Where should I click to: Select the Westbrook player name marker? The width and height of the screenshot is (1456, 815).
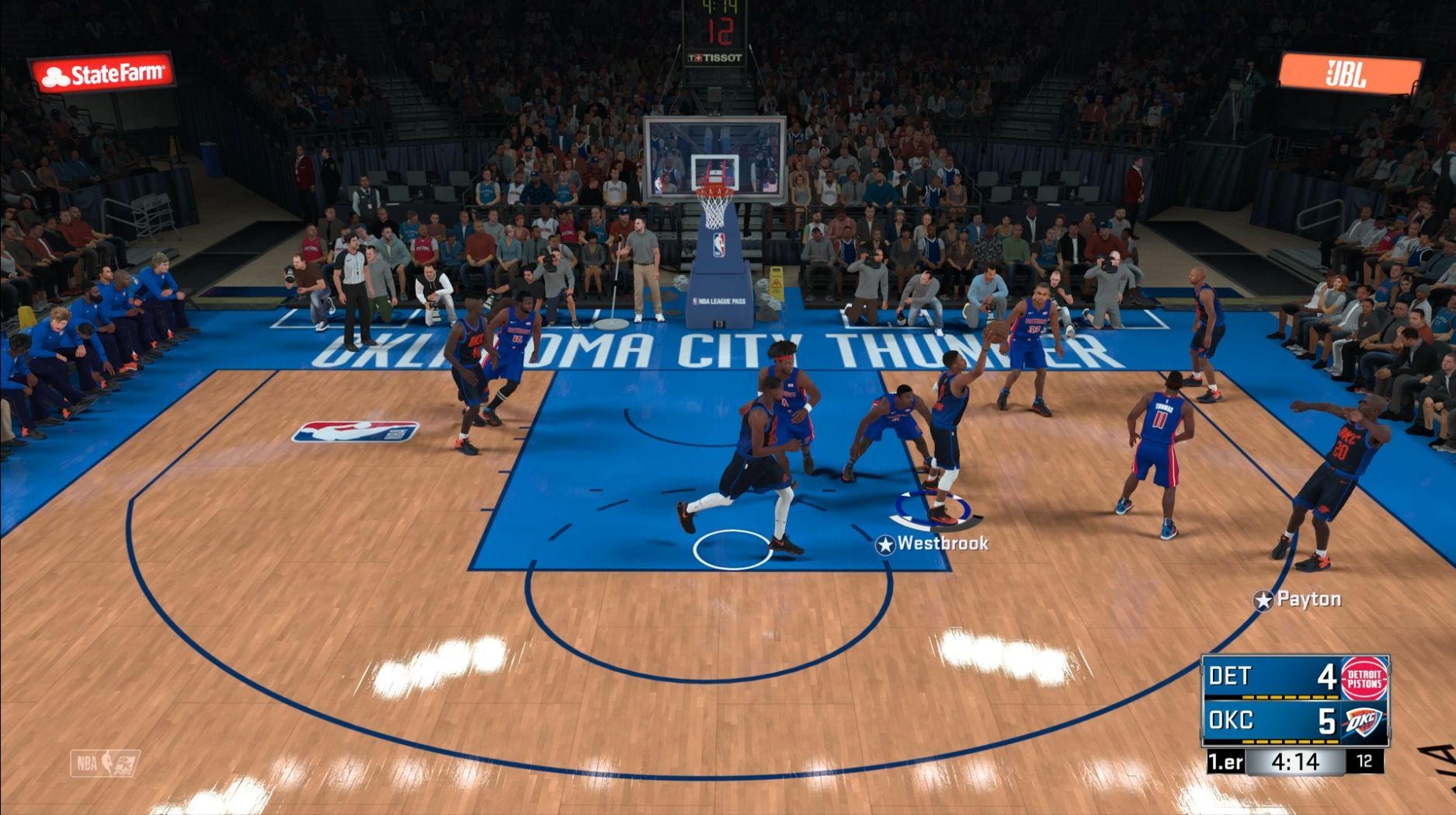(x=932, y=544)
